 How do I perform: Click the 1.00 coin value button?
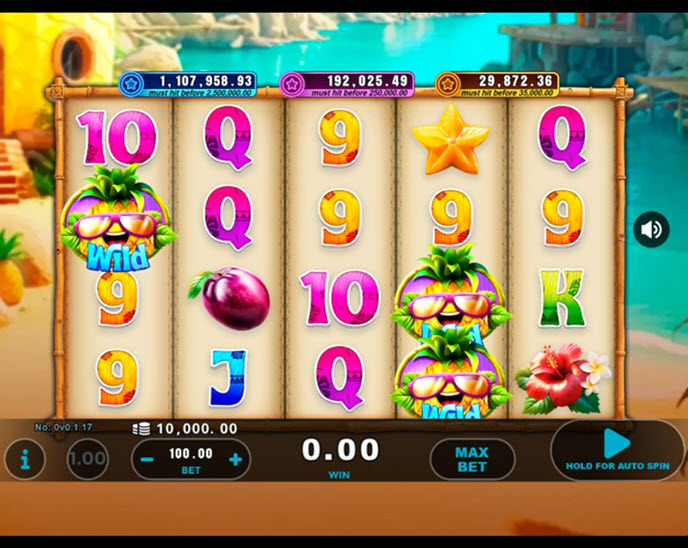tap(88, 460)
